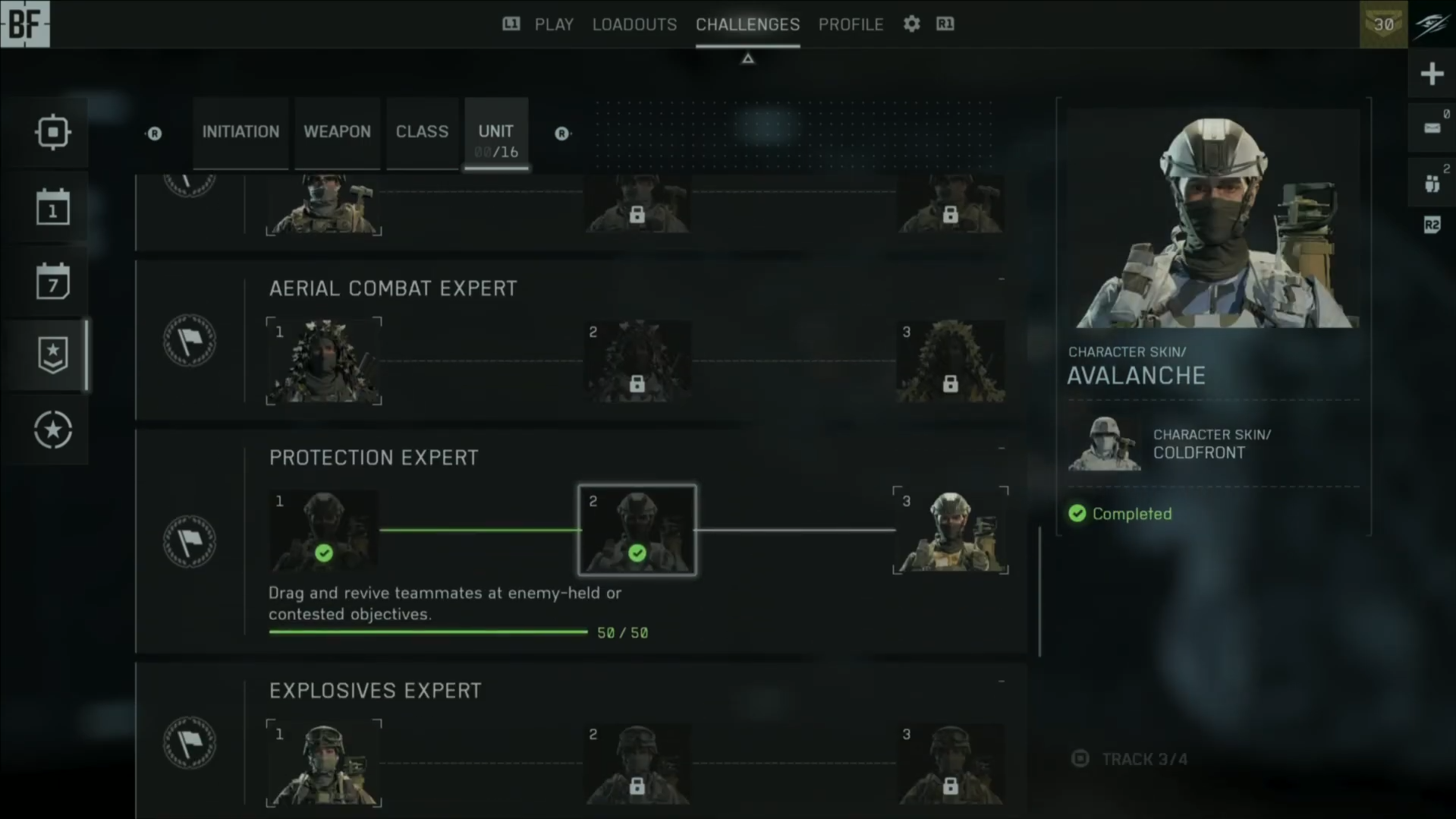
Task: Select the Challenges menu tab
Action: (747, 24)
